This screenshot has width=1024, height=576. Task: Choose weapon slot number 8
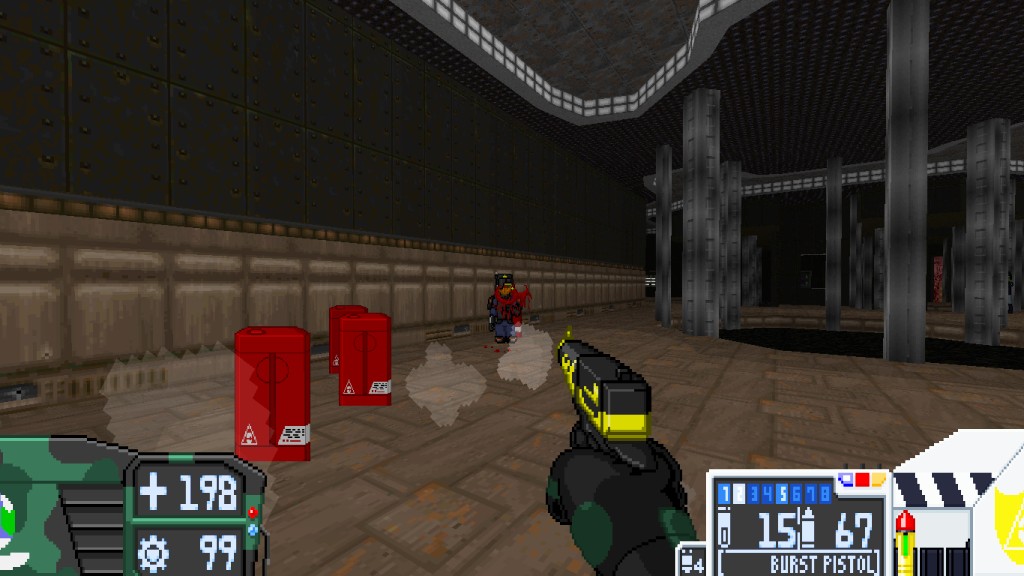[x=825, y=494]
